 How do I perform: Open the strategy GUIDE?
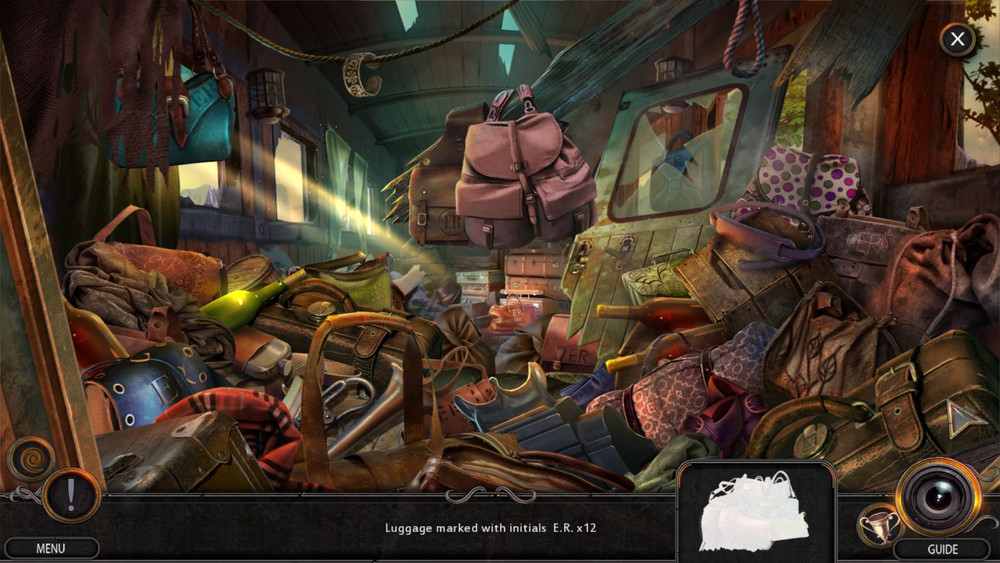coord(942,549)
